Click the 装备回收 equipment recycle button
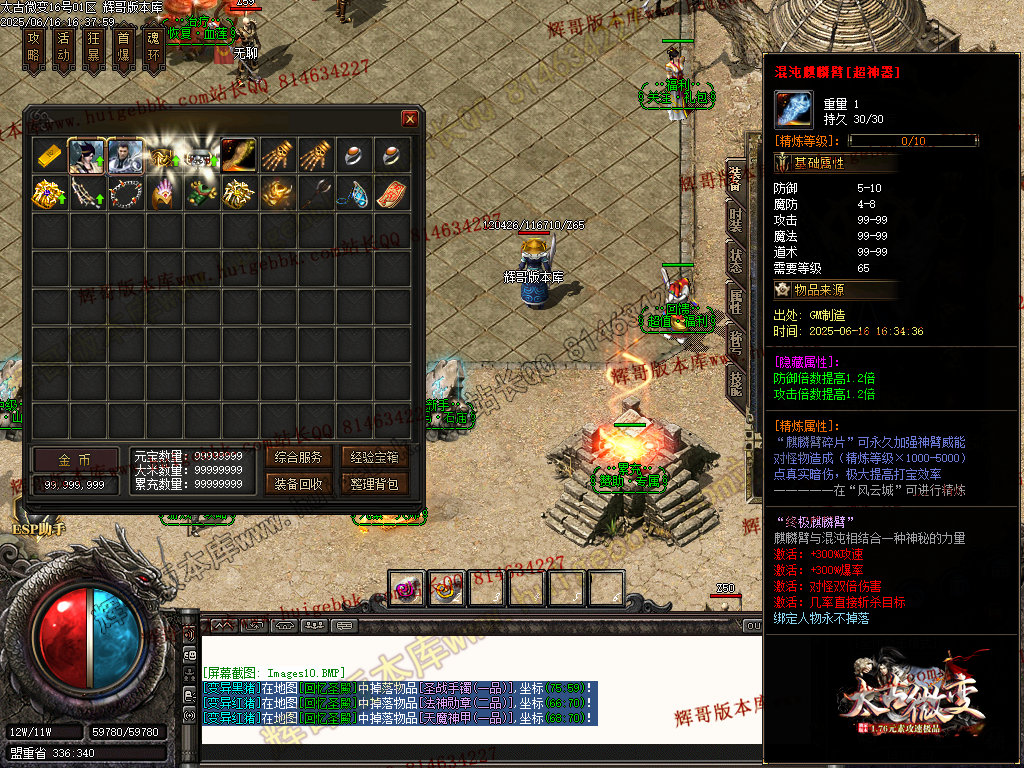Image resolution: width=1024 pixels, height=768 pixels. point(299,484)
